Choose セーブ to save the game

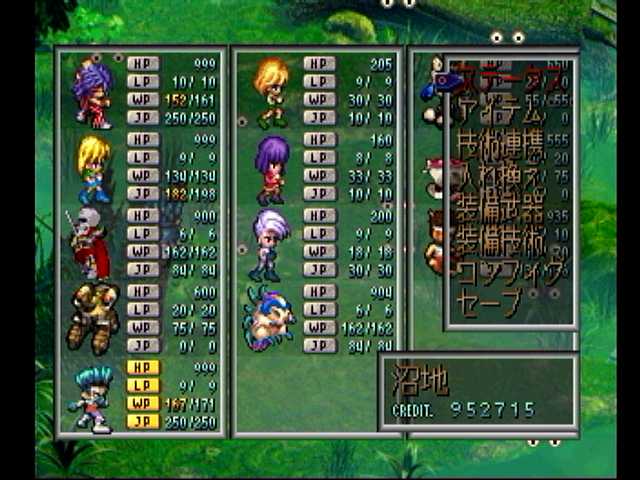[x=488, y=303]
